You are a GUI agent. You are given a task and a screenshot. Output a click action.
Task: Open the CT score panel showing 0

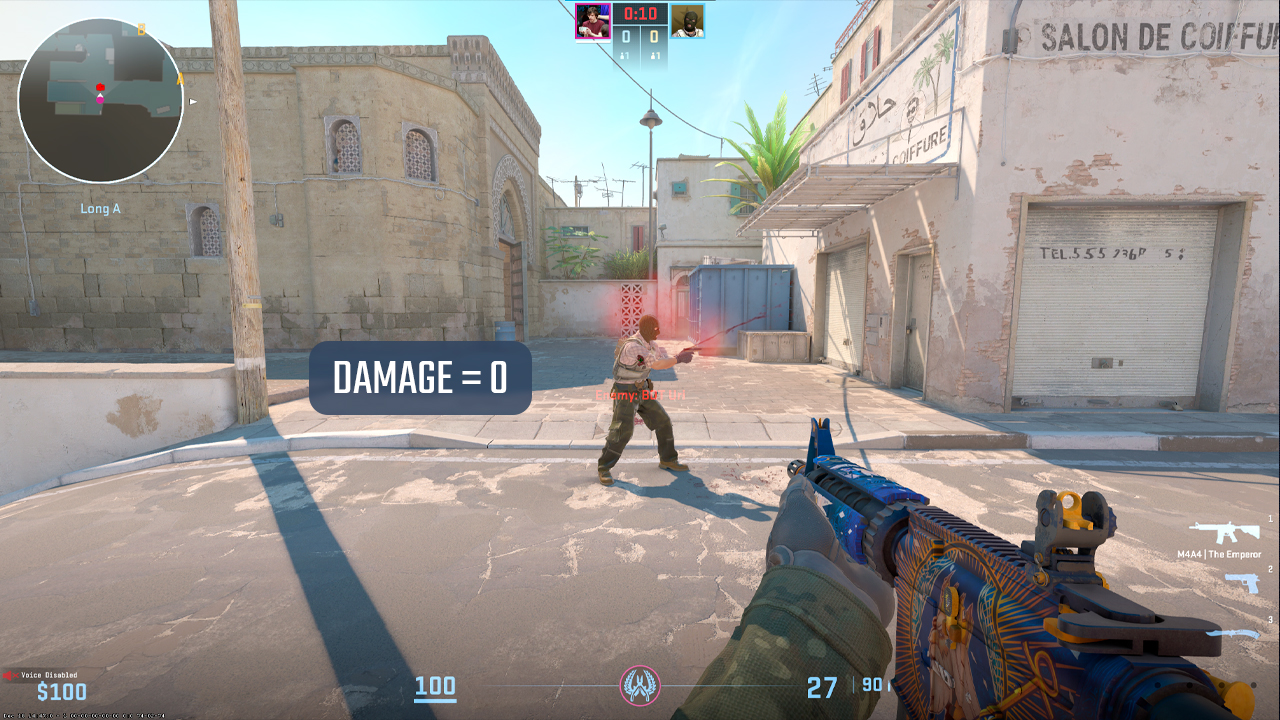pyautogui.click(x=626, y=36)
